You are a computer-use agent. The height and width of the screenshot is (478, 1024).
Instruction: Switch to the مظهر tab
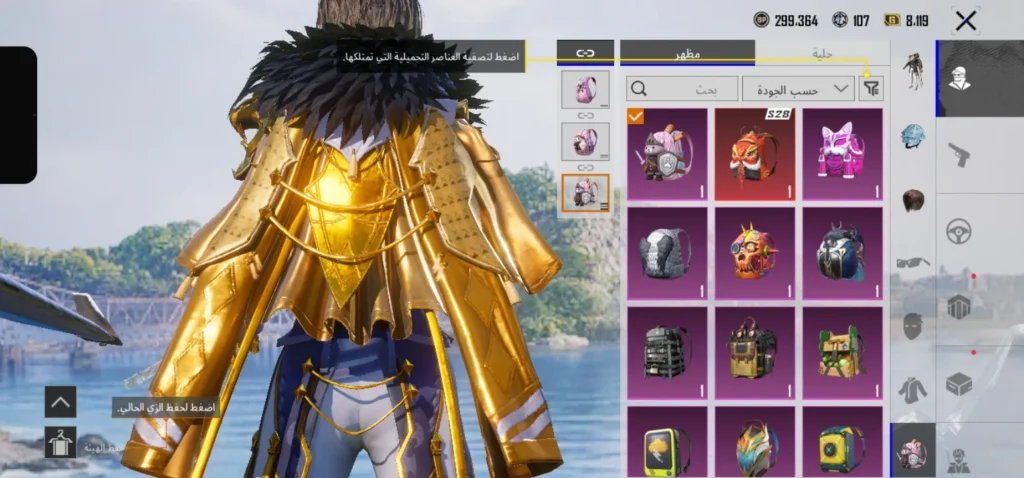click(x=687, y=52)
